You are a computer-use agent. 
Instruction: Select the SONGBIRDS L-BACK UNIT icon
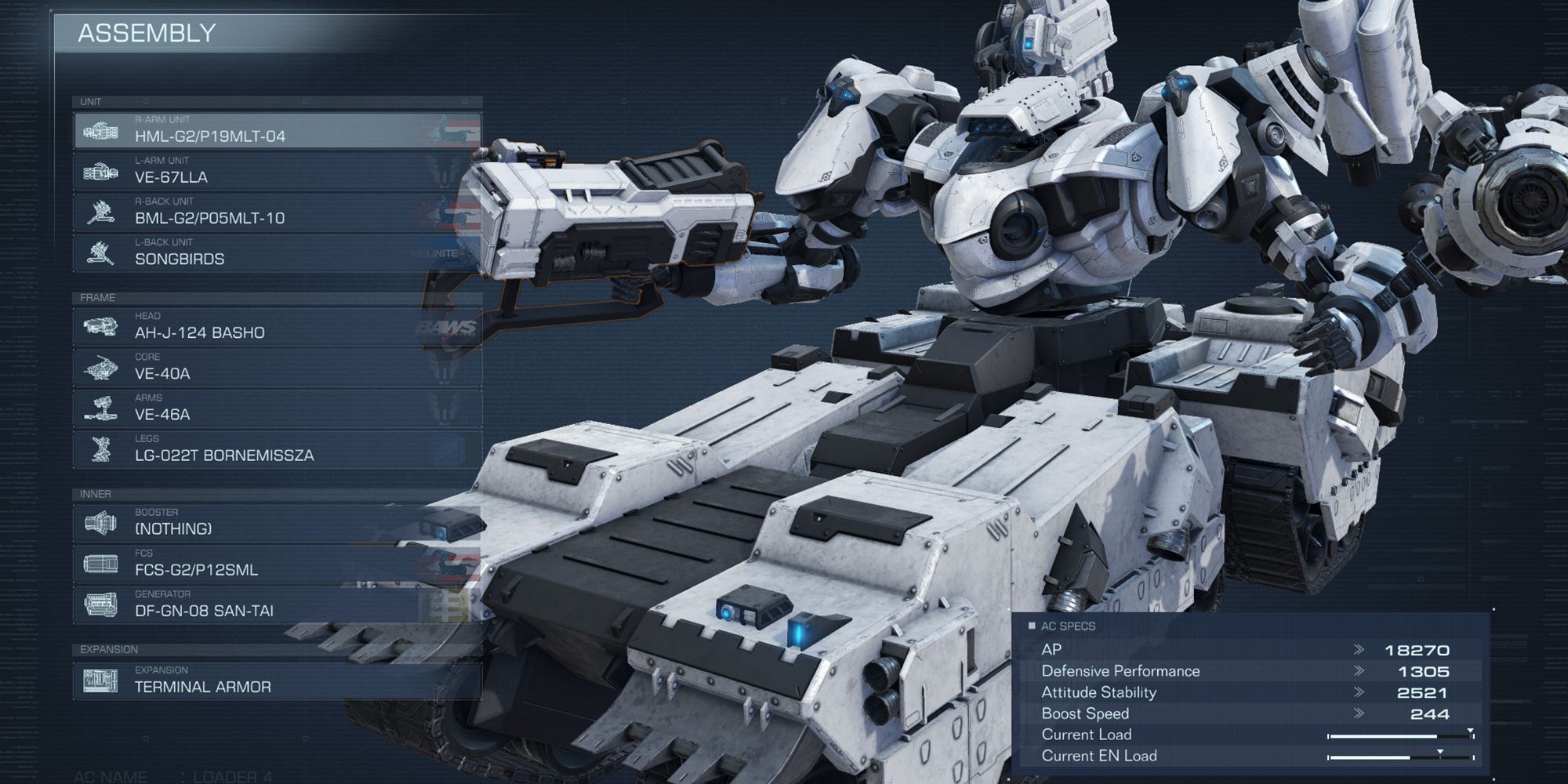[x=102, y=253]
